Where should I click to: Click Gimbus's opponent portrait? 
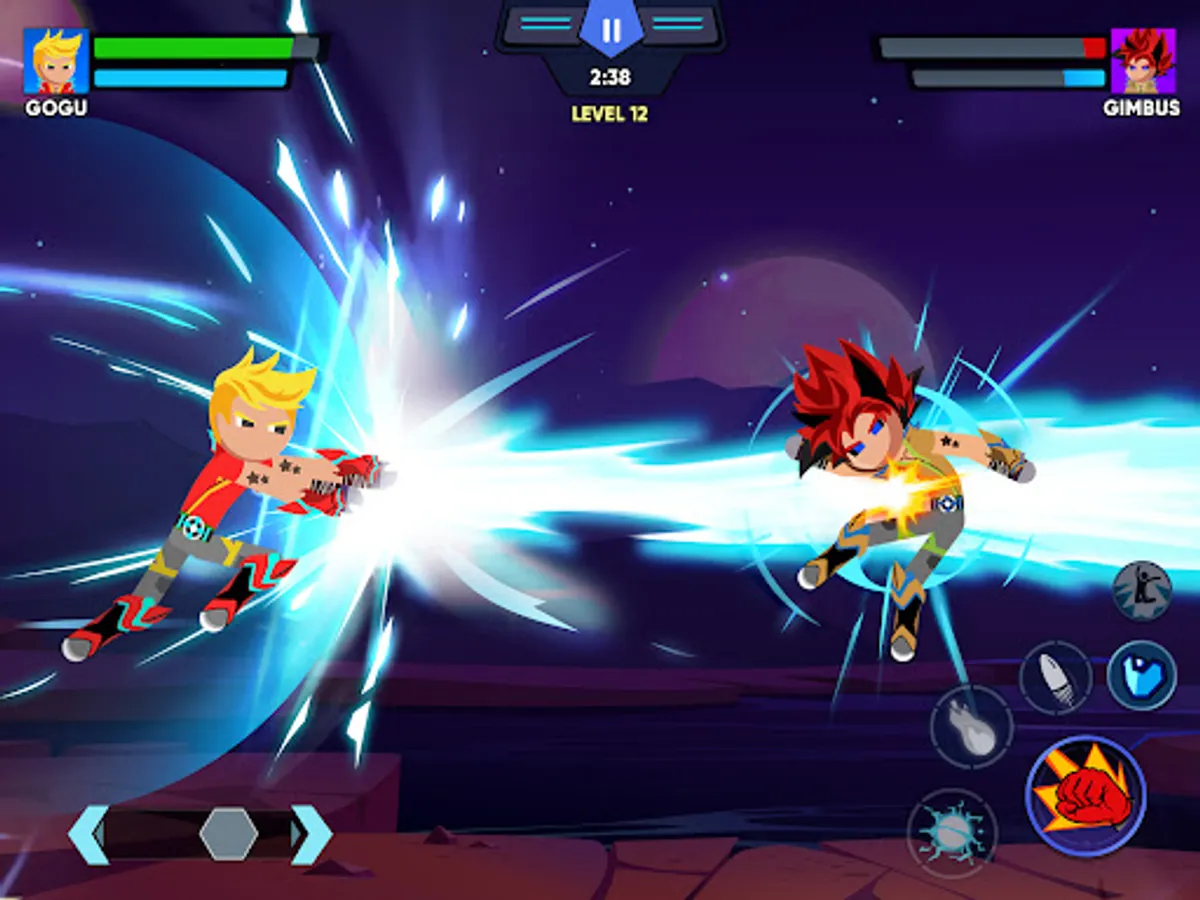tap(1143, 61)
